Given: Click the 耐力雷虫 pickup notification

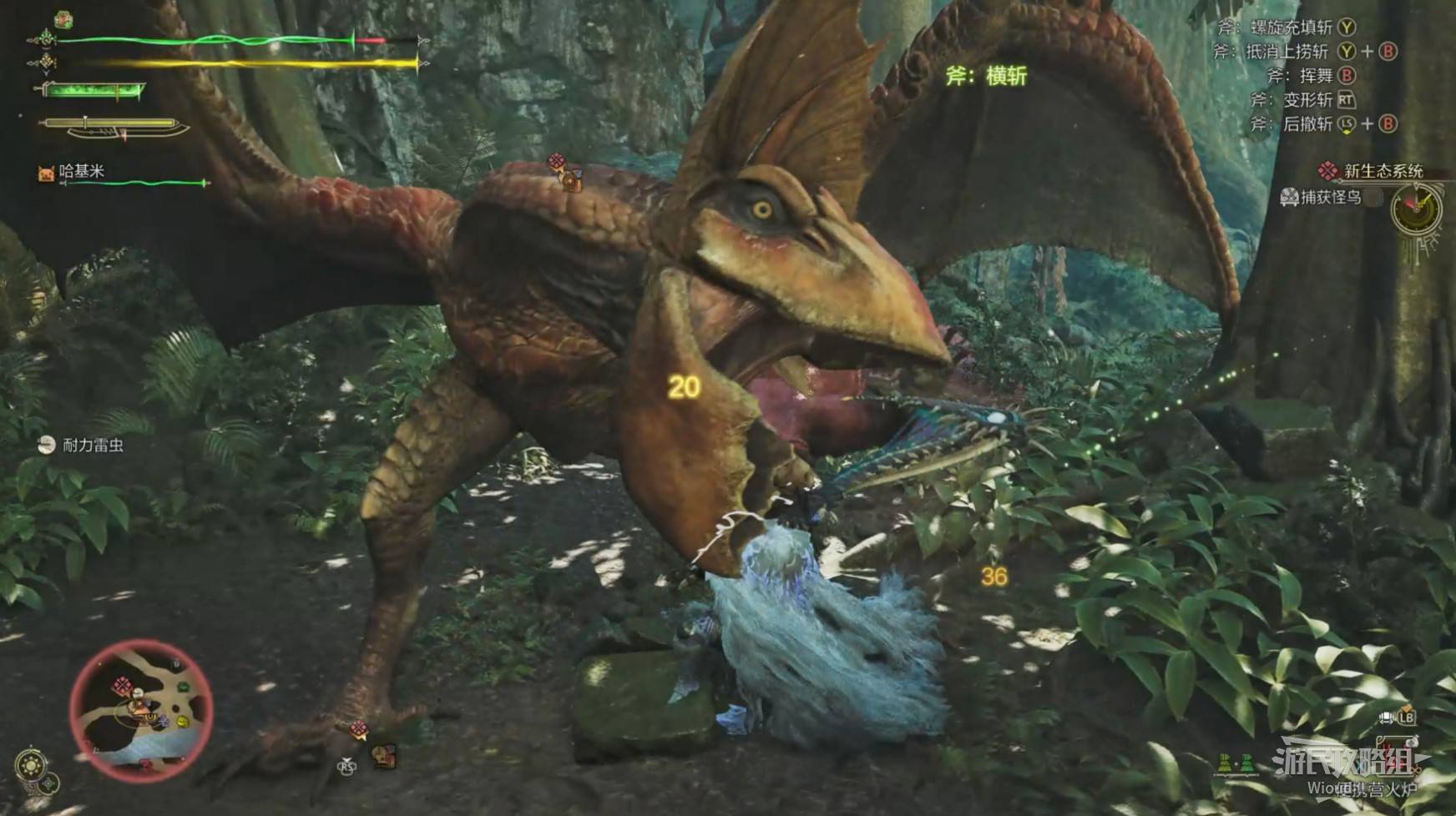Looking at the screenshot, I should pos(93,445).
